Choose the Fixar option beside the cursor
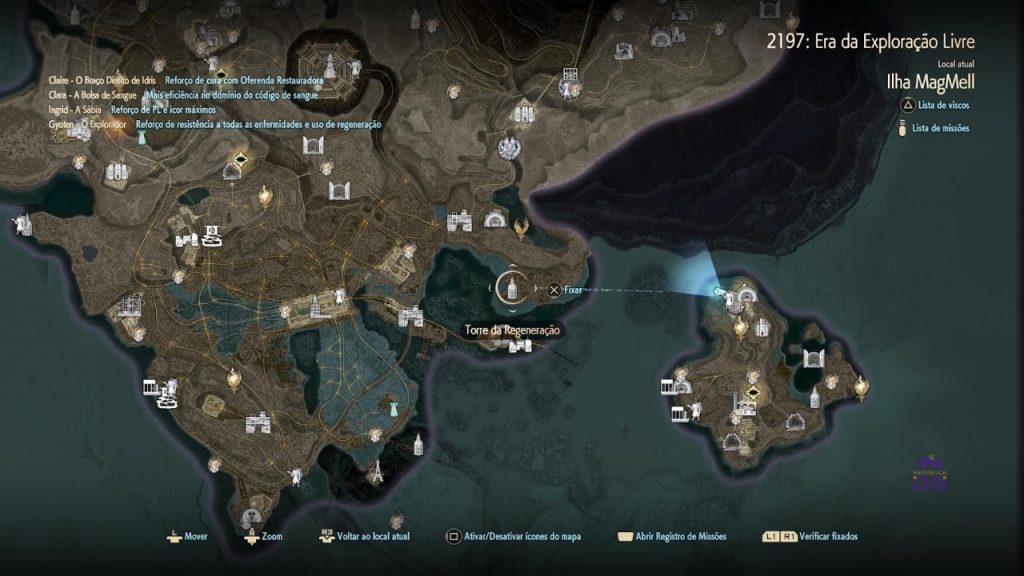Screen dimensions: 1024x576 click(565, 290)
